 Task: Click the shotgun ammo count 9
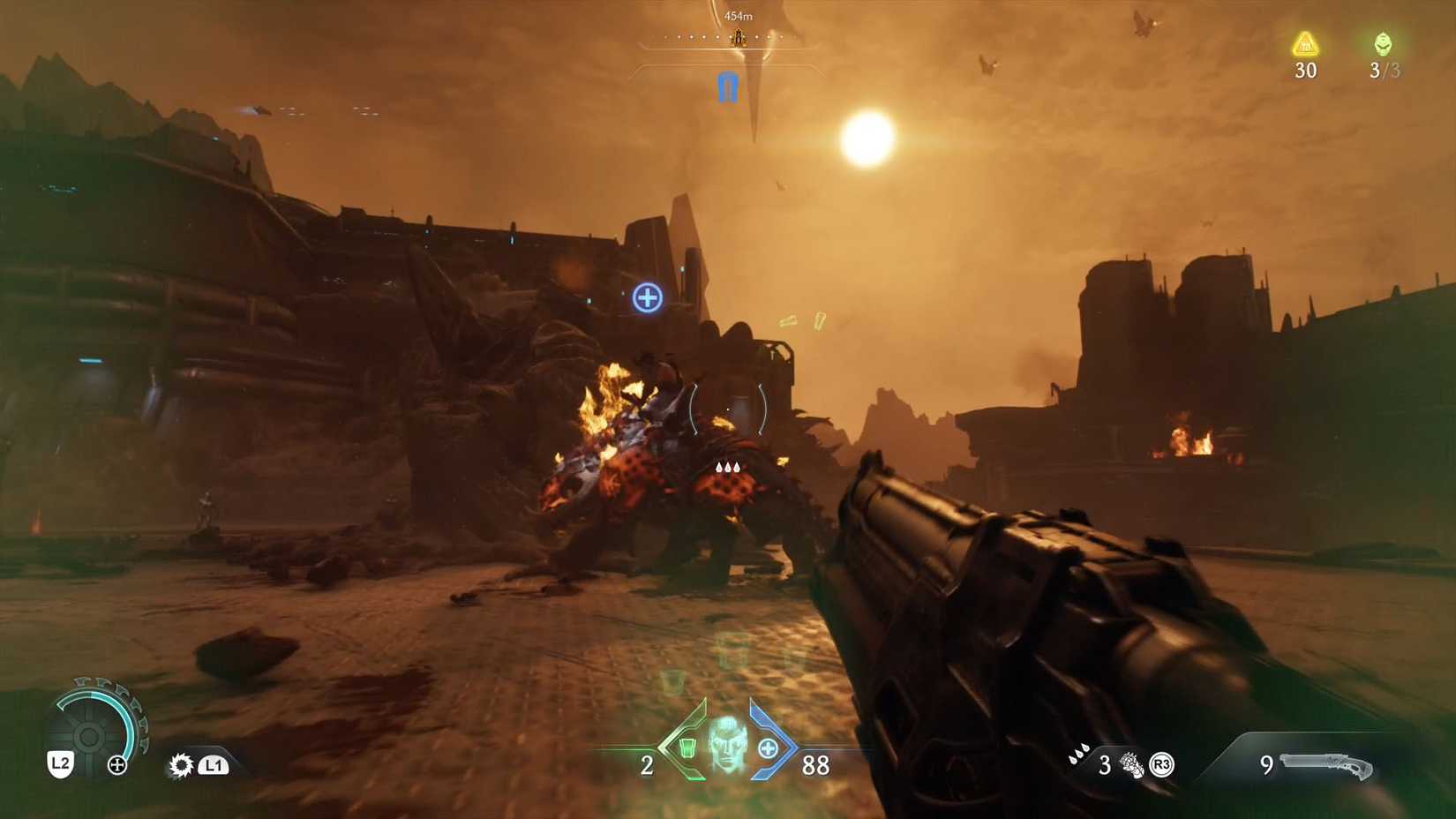(x=1268, y=766)
